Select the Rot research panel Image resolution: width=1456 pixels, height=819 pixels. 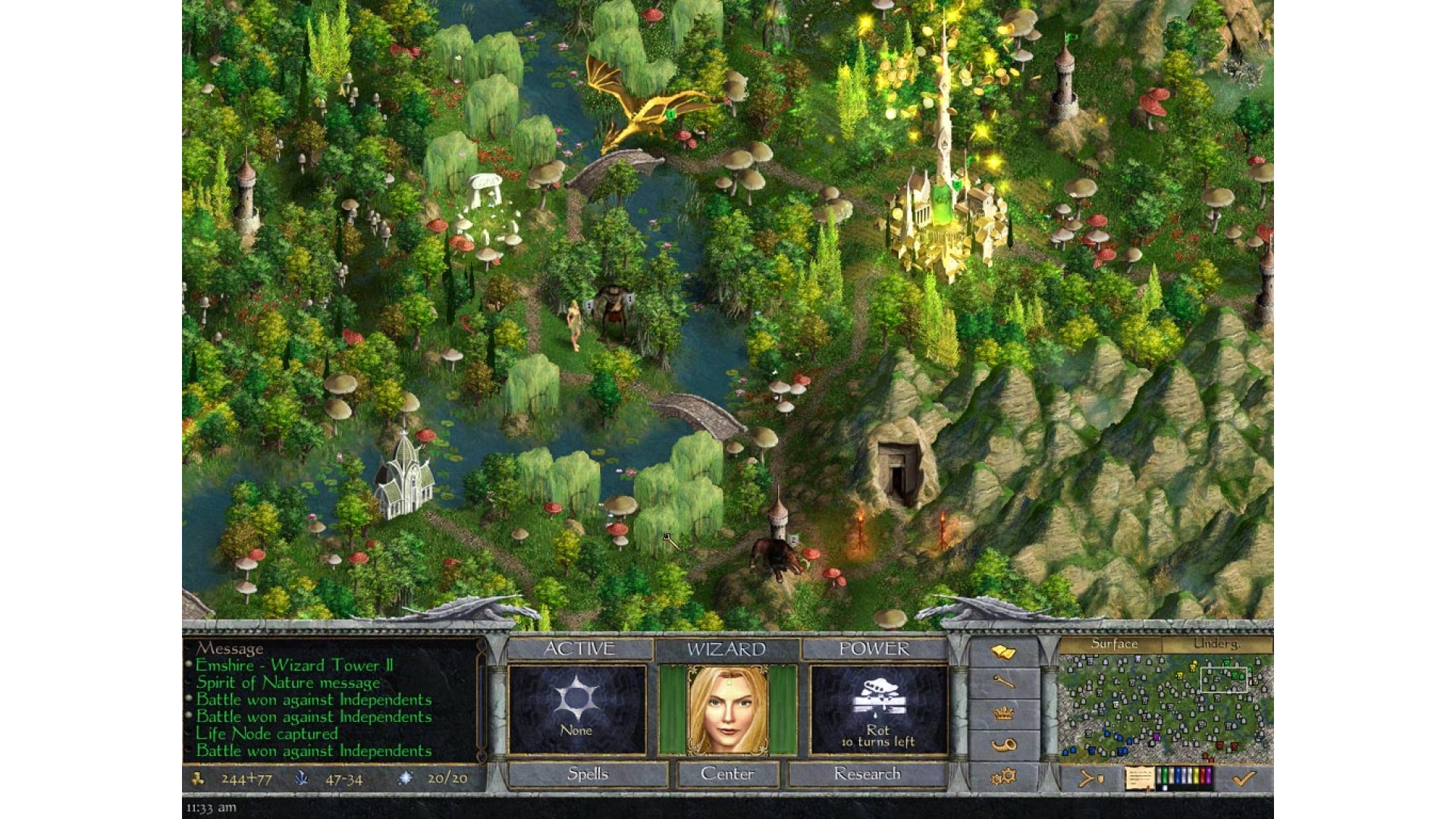[x=878, y=710]
